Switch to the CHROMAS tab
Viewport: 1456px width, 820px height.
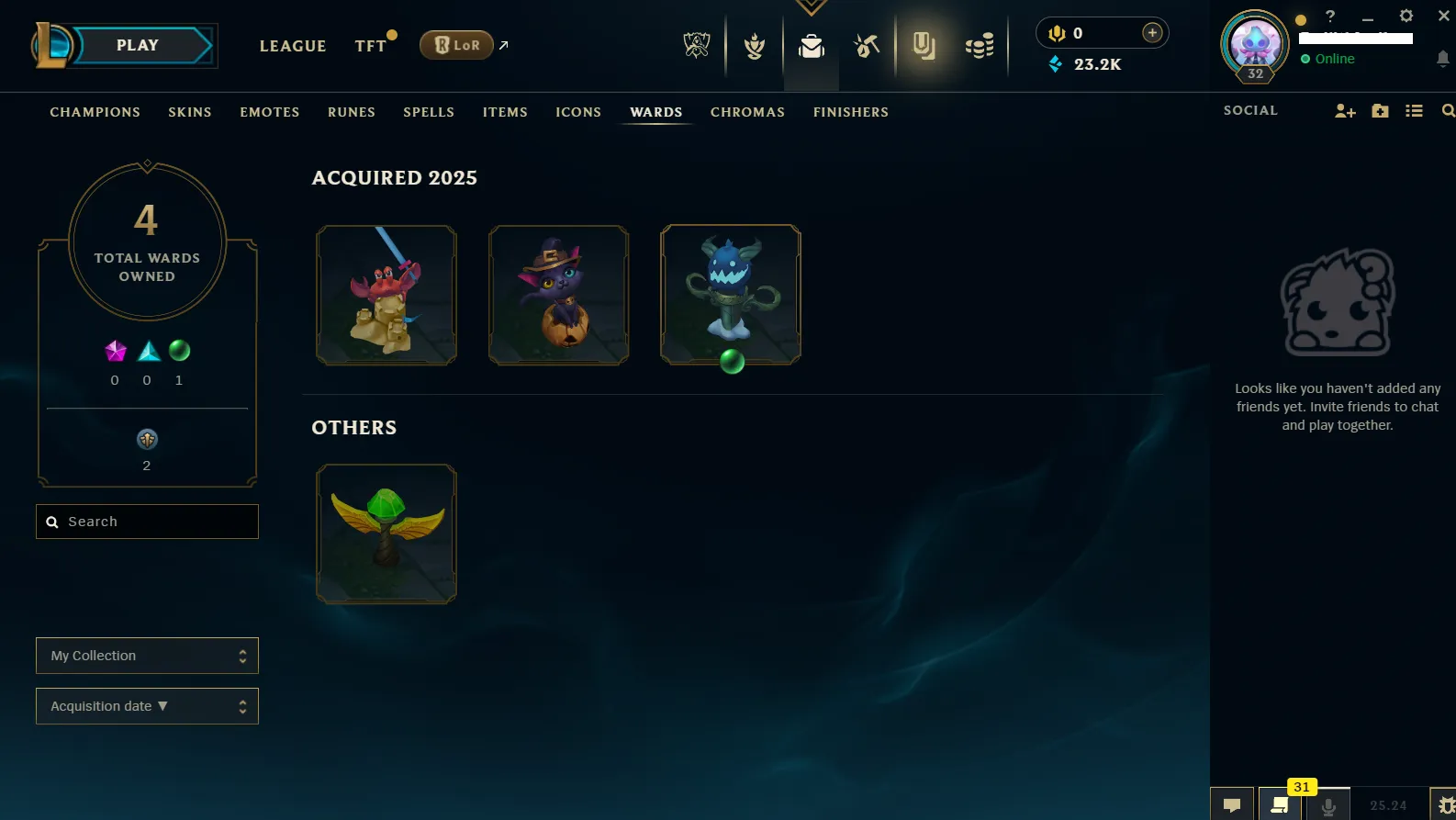[x=747, y=111]
